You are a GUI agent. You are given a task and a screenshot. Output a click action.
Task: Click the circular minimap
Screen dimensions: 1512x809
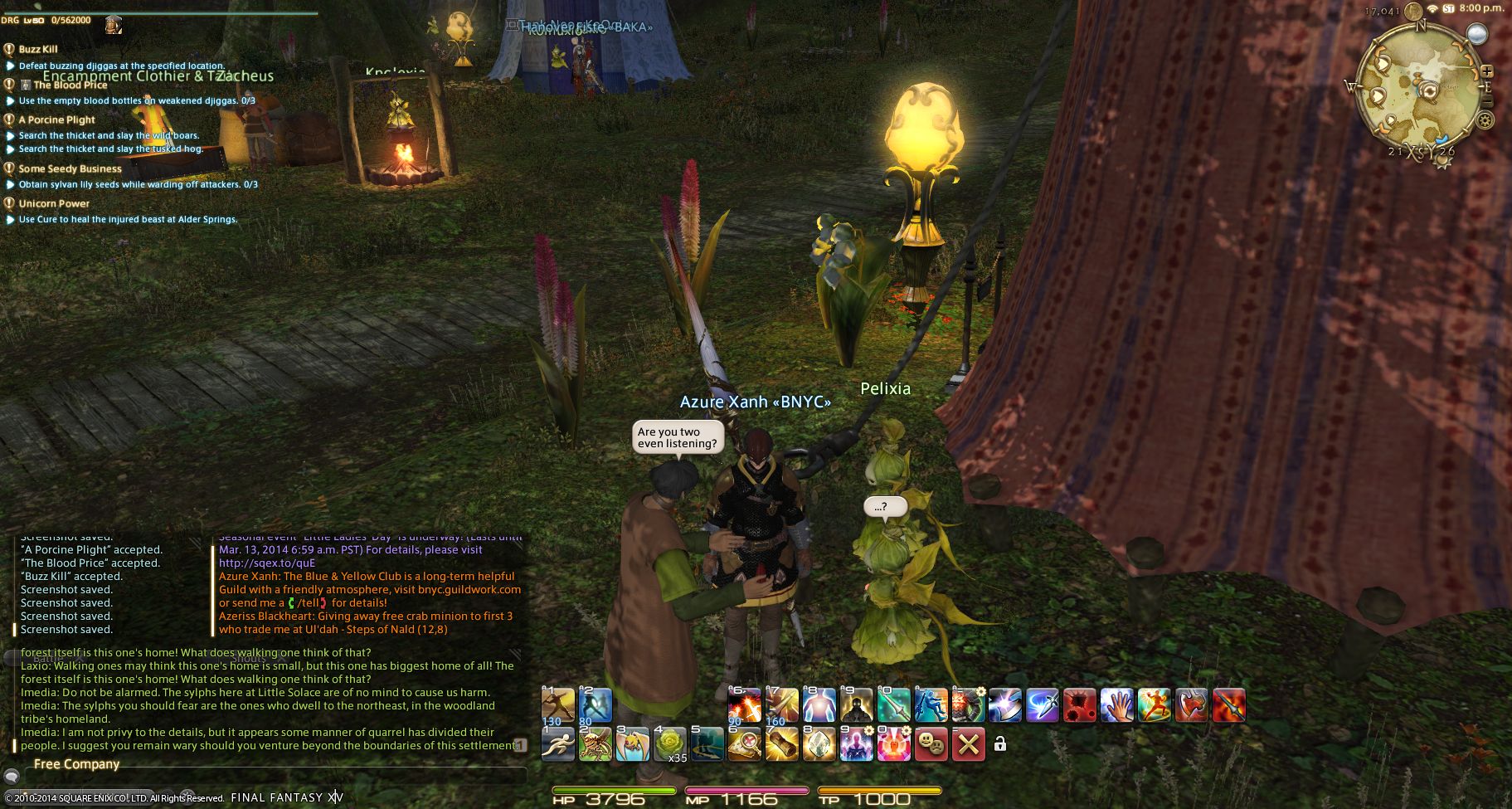(1420, 90)
